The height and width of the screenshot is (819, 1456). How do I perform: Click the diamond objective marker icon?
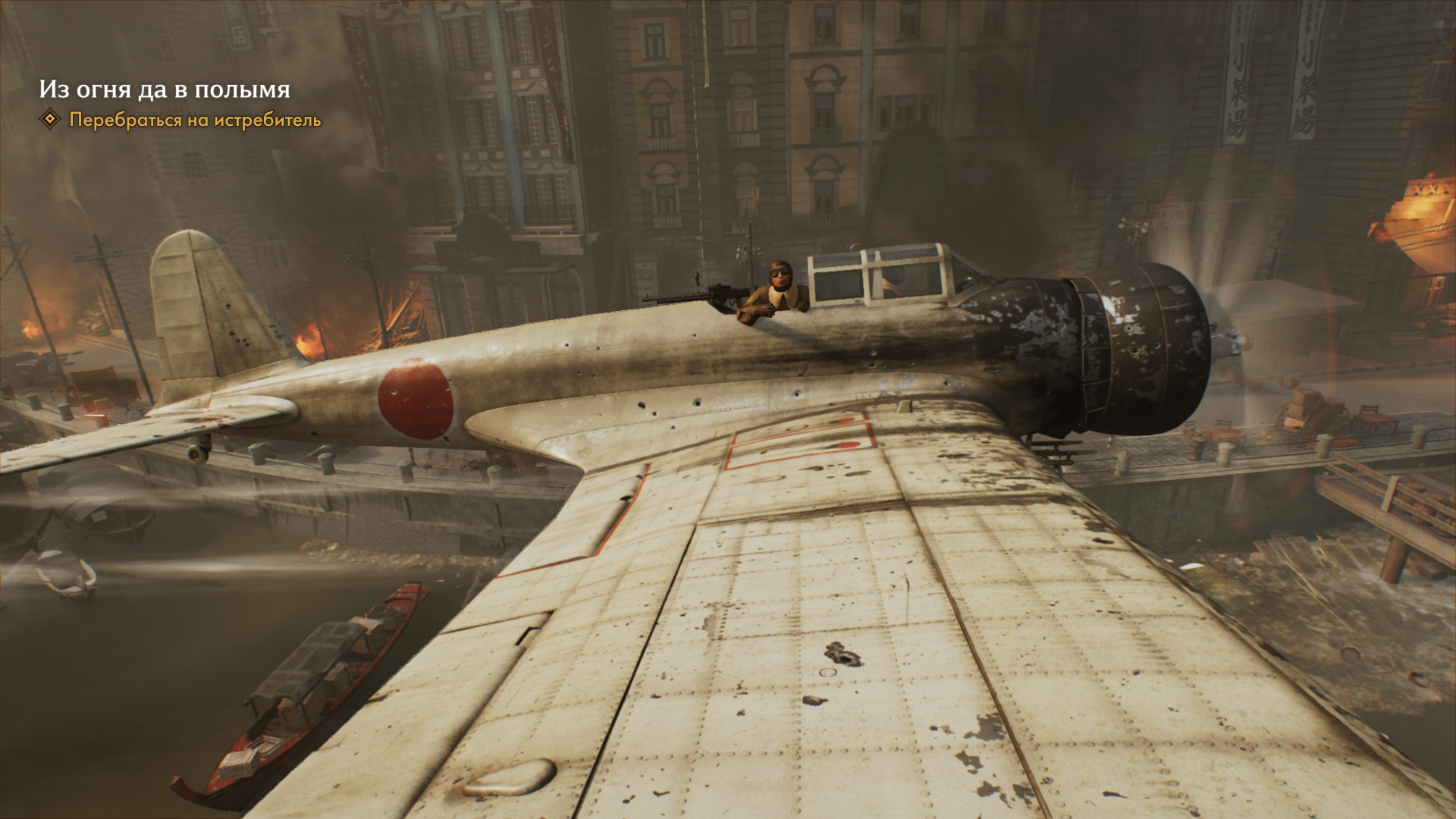50,119
